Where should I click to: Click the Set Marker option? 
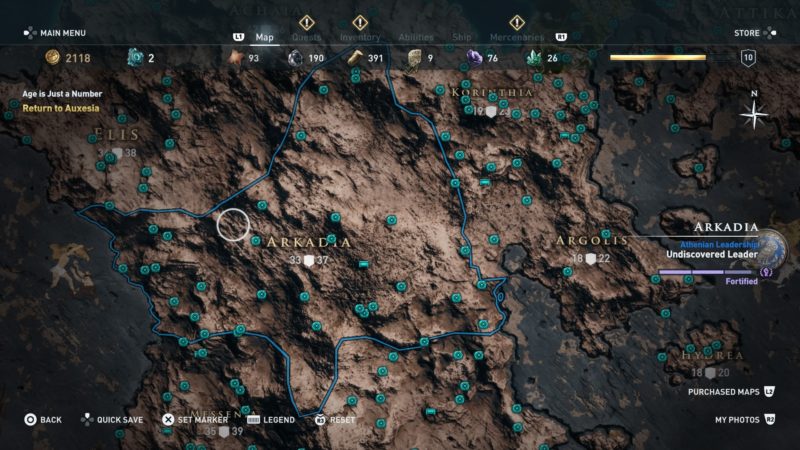click(x=198, y=420)
